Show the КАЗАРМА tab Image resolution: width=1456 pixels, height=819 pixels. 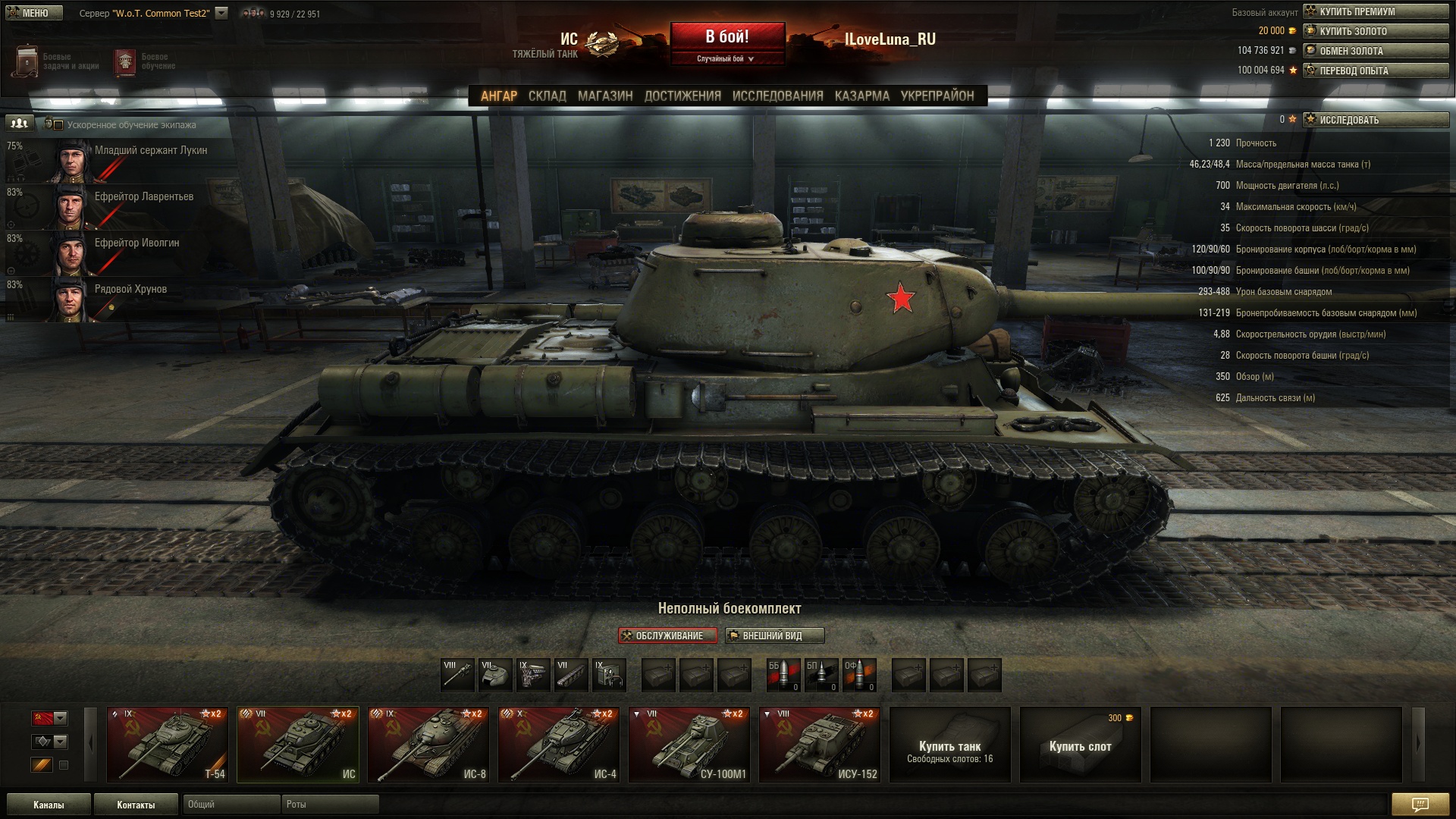[861, 96]
